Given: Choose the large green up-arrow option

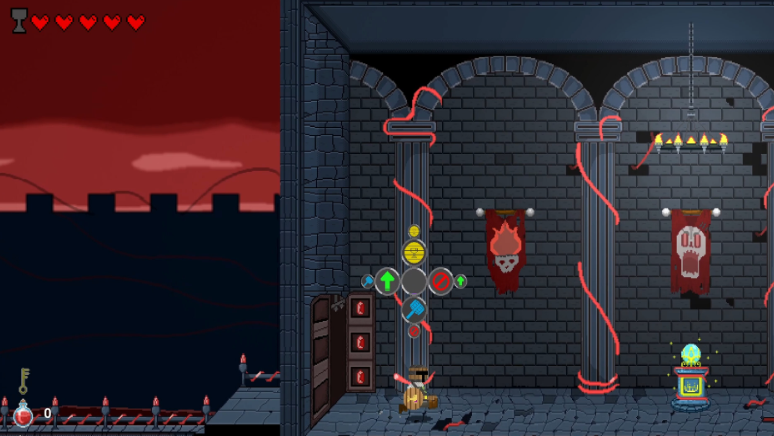Looking at the screenshot, I should tap(387, 281).
